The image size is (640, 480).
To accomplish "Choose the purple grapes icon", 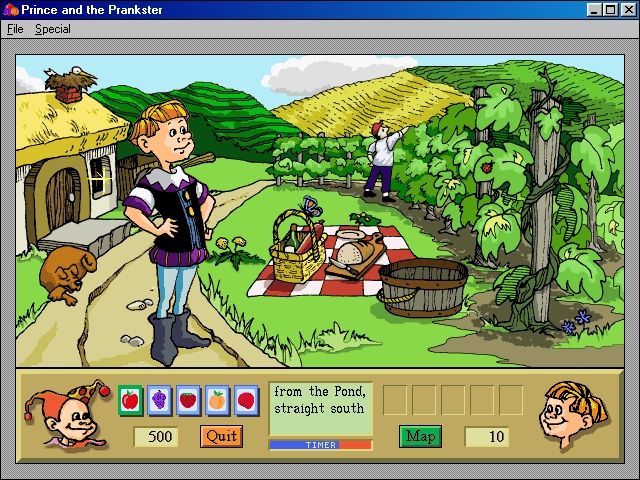I will 159,401.
